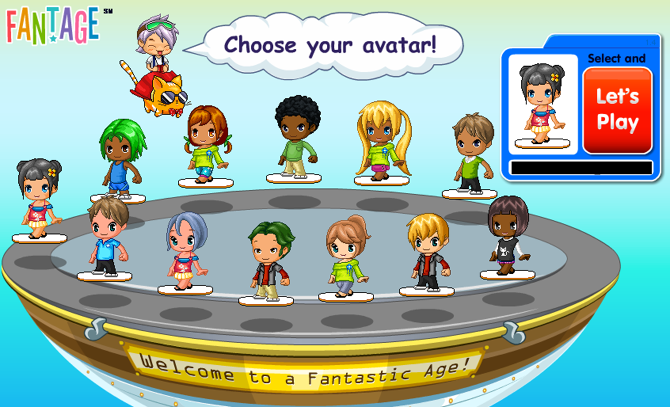Select the curly black-haired boy avatar

click(298, 137)
